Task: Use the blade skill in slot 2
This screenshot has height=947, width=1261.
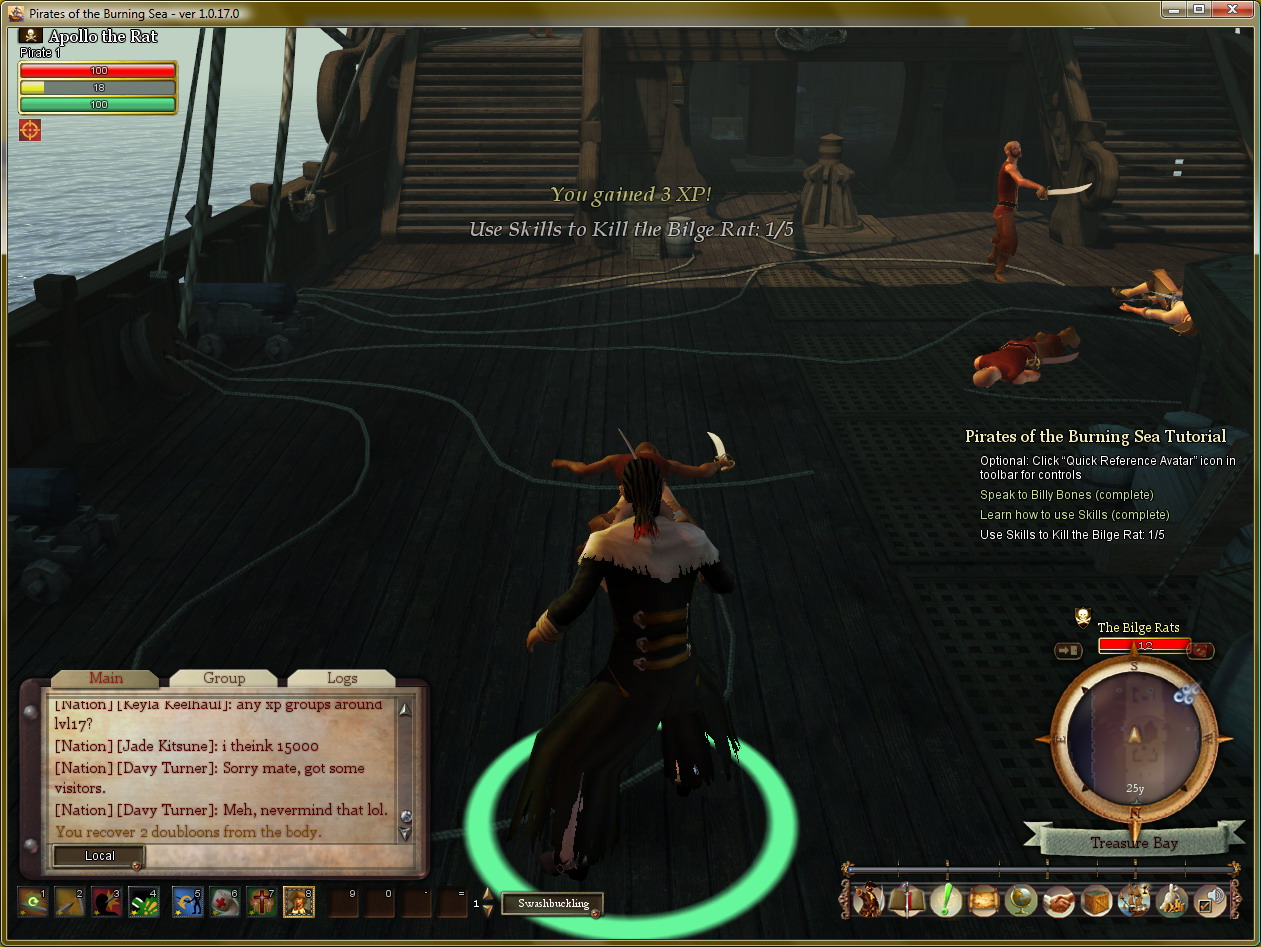Action: click(x=69, y=902)
